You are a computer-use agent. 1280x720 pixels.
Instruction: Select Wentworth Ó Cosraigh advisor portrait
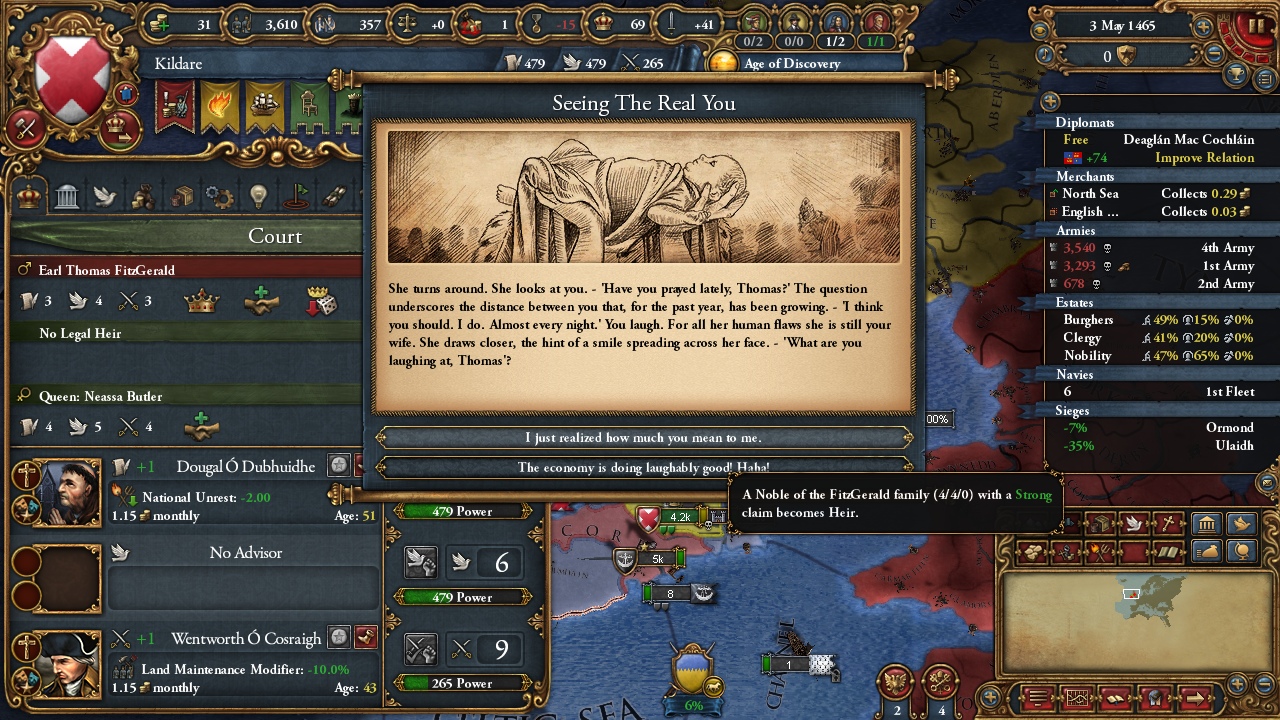(66, 664)
